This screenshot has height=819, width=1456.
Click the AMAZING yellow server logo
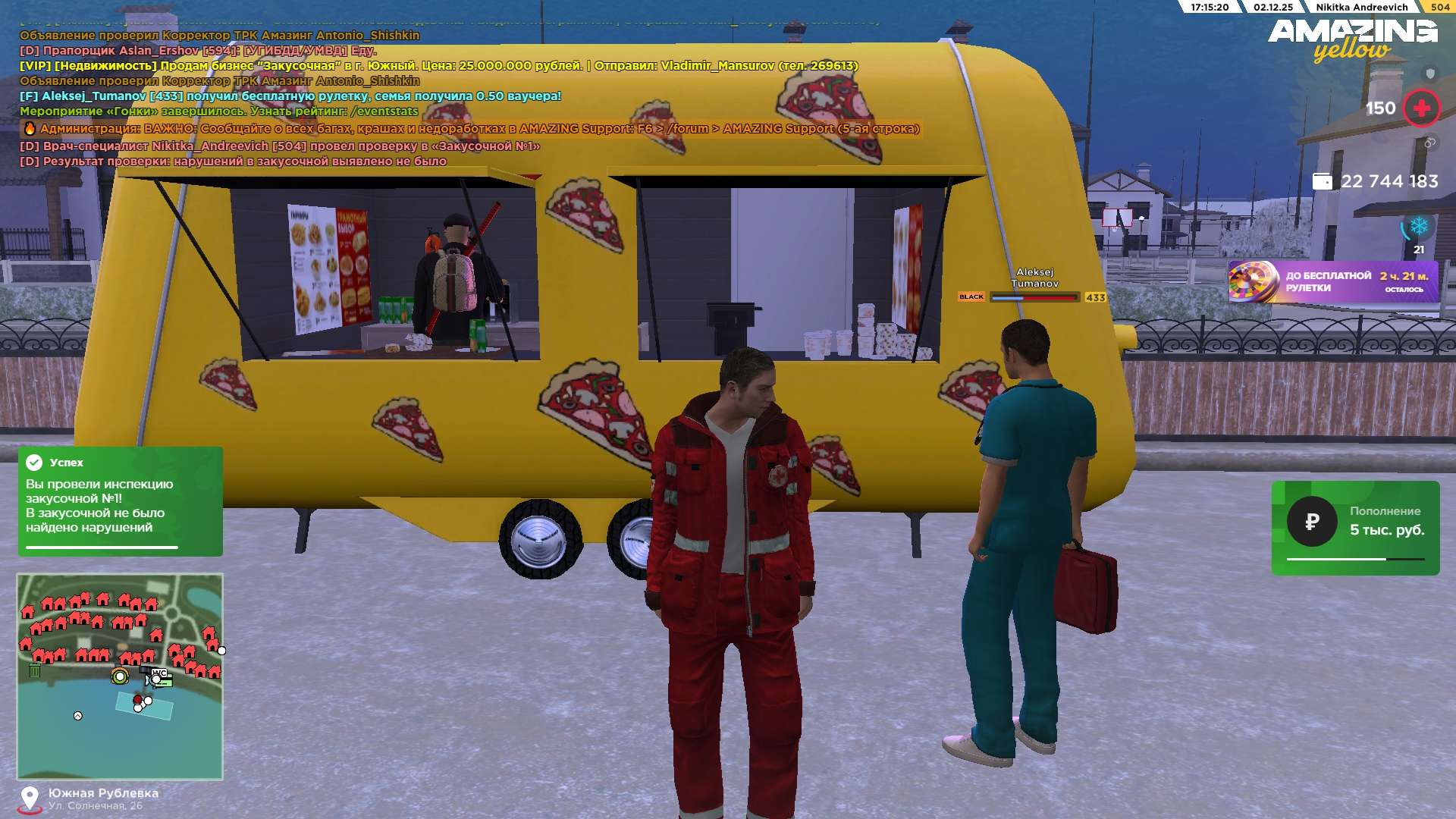[1352, 38]
